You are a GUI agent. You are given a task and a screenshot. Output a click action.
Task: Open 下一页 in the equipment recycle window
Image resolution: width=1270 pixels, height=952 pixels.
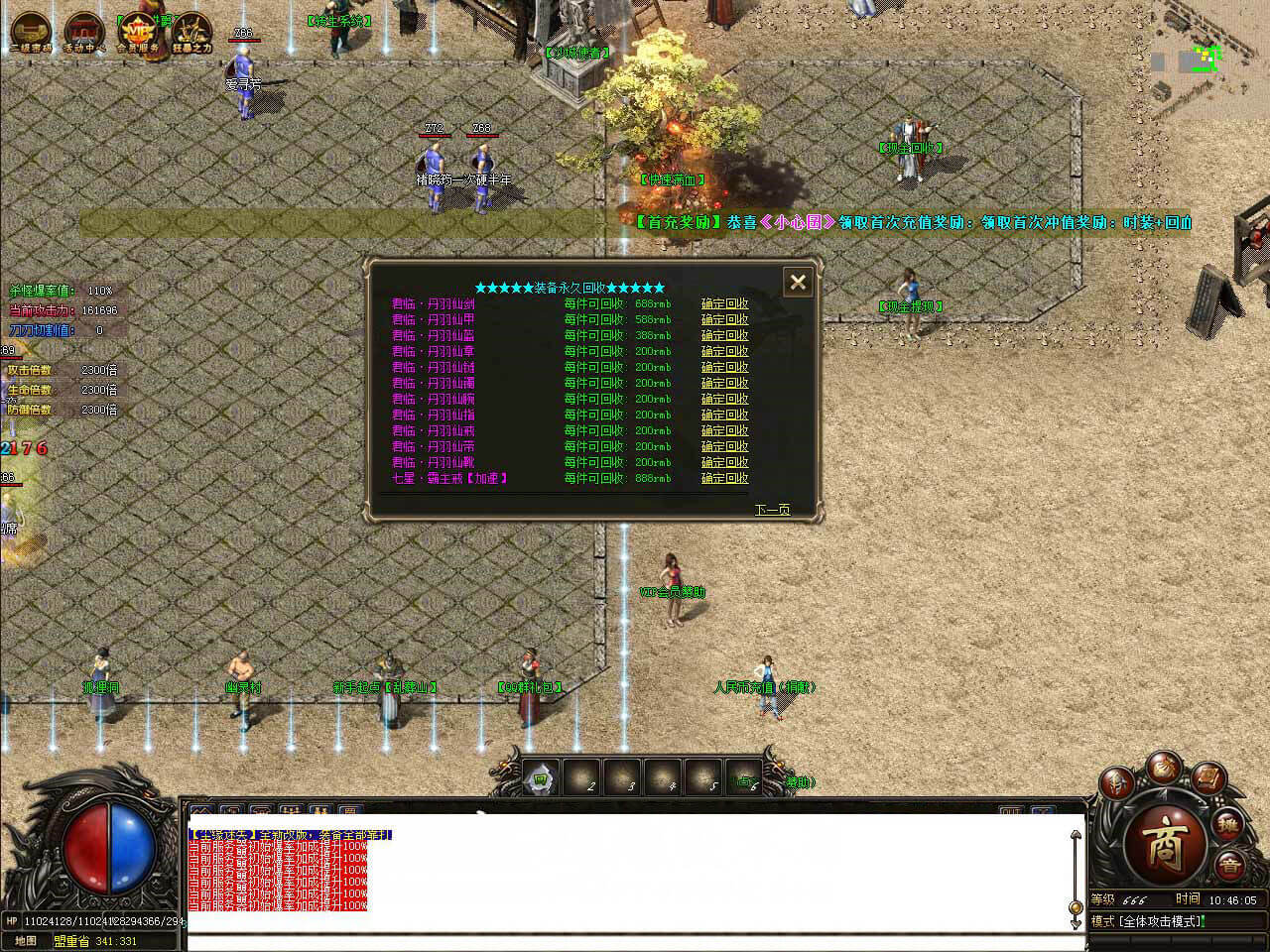point(772,509)
